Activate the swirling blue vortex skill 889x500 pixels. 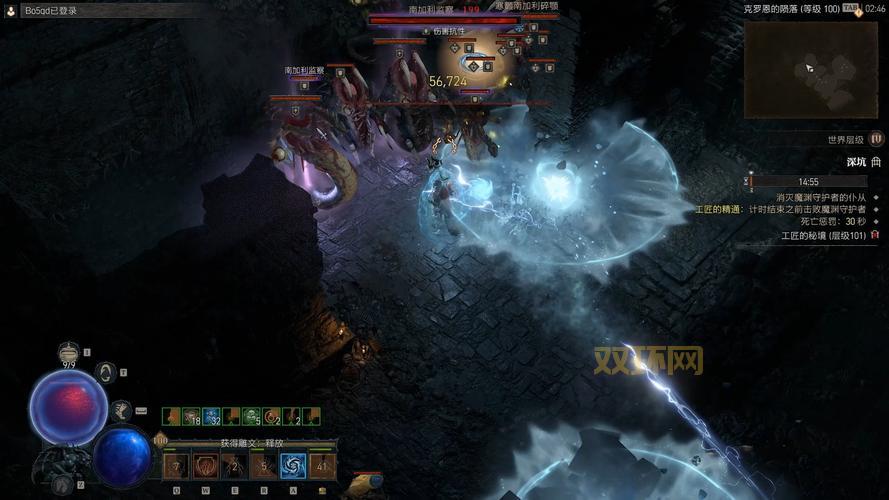tap(294, 465)
